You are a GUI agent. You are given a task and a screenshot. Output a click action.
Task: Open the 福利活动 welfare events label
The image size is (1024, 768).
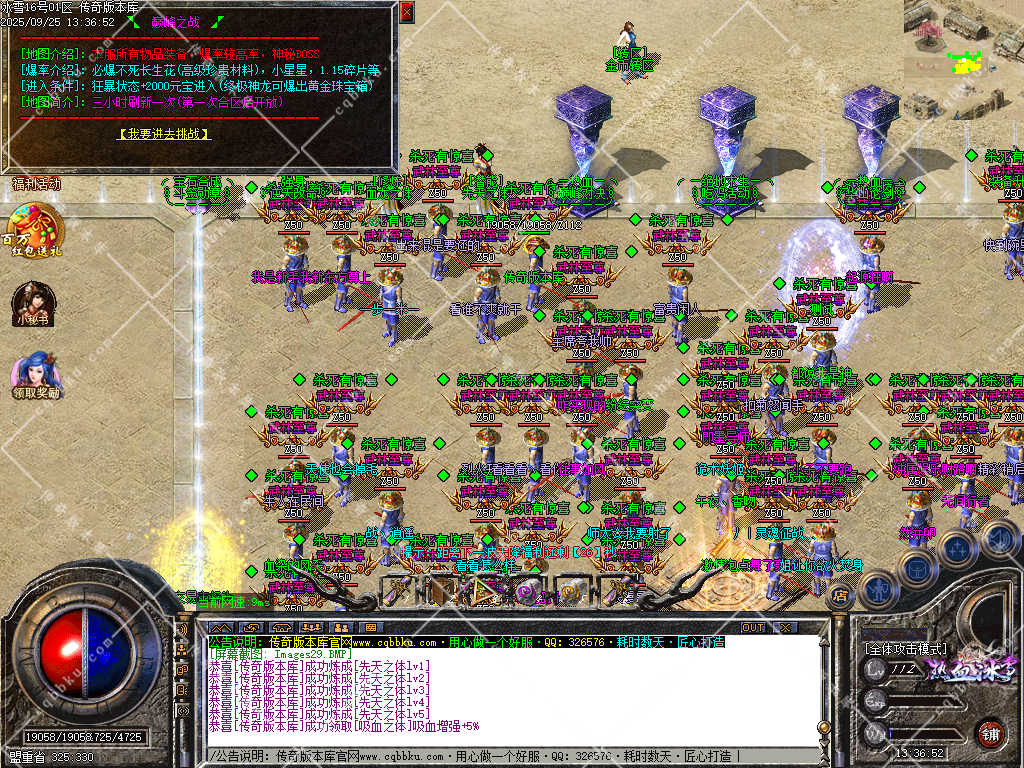click(x=36, y=184)
